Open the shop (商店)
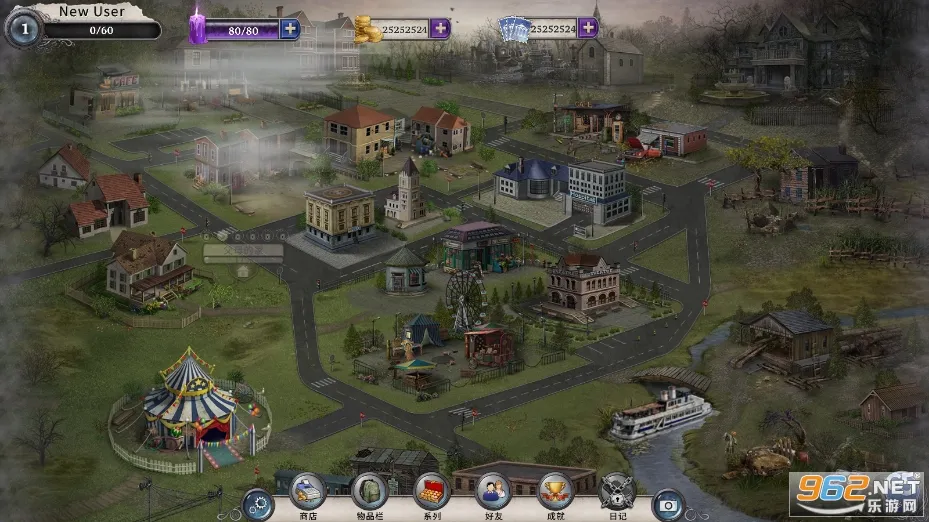The height and width of the screenshot is (522, 929). point(308,491)
